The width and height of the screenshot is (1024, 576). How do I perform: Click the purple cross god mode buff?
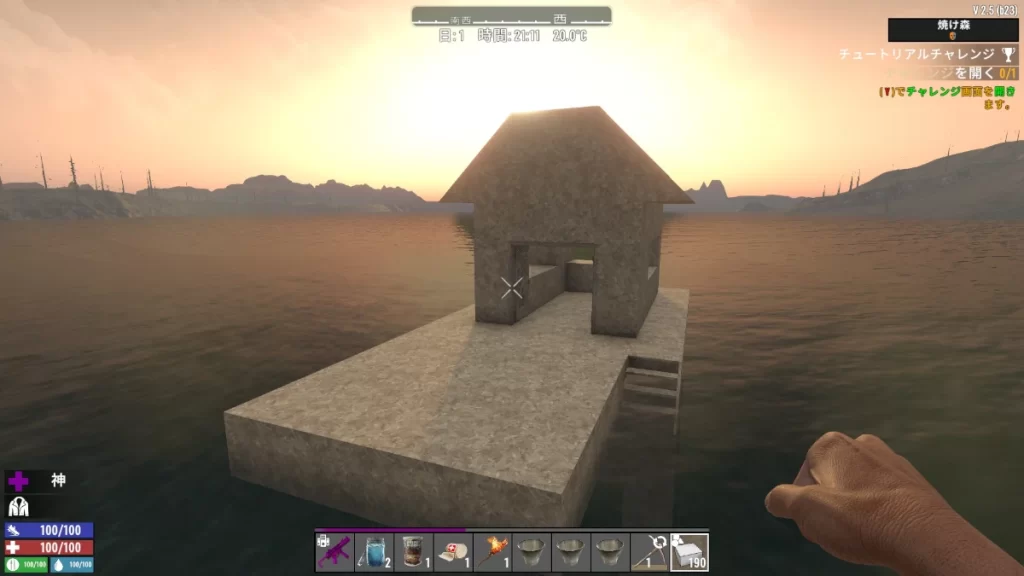point(19,481)
